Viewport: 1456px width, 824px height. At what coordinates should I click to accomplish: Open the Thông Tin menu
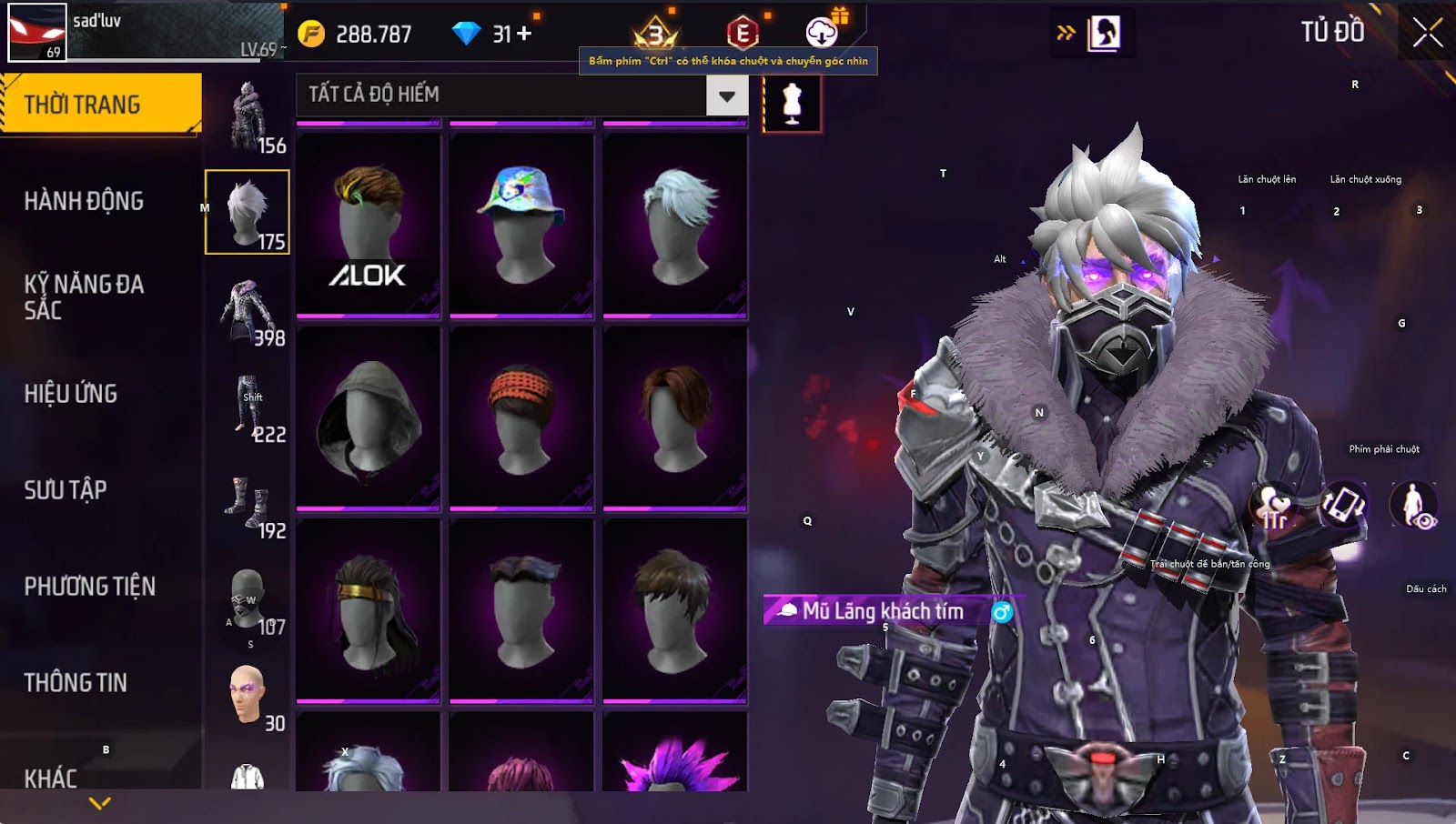pyautogui.click(x=76, y=683)
